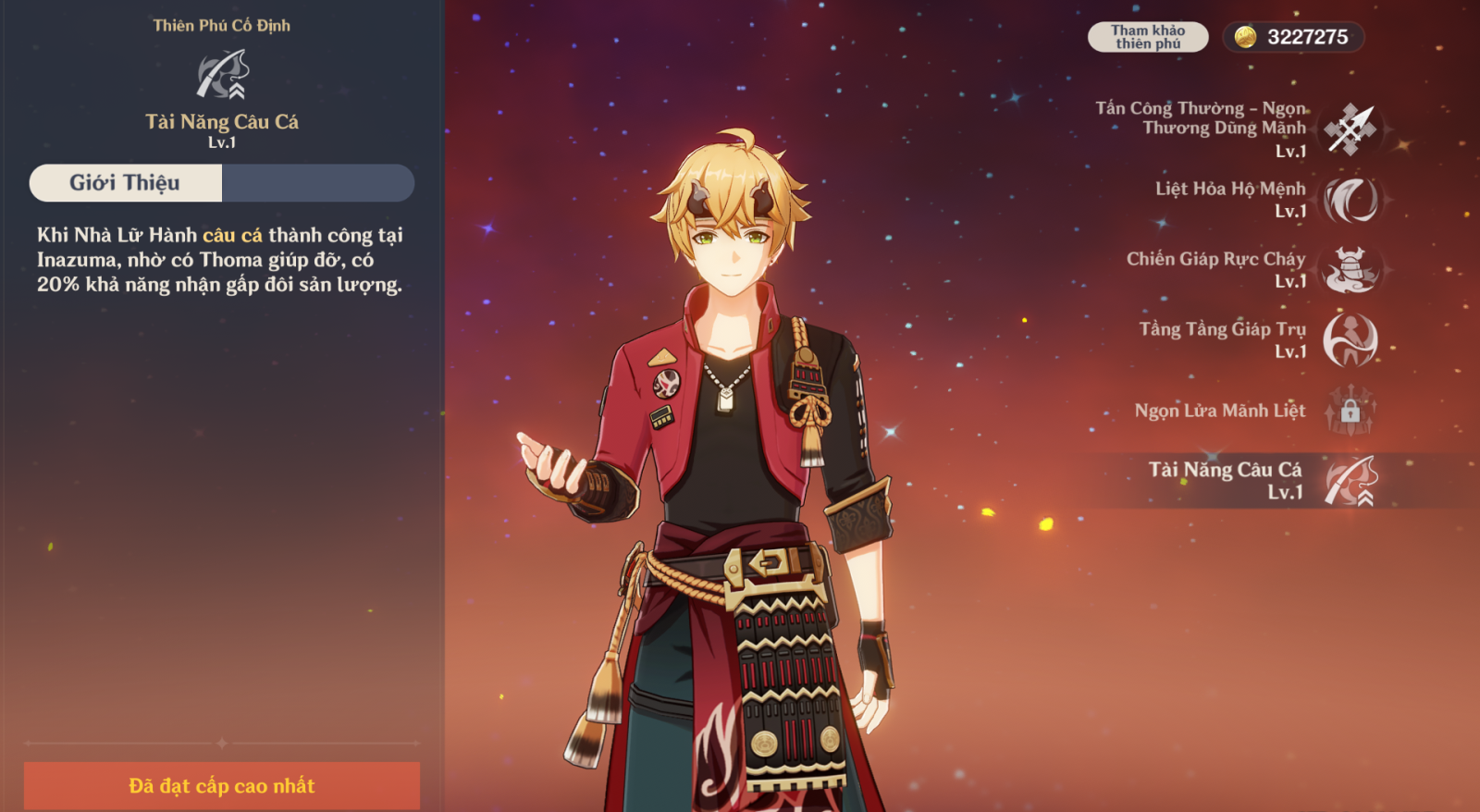View locked Ngọn Lửa Mãnh Liệt talent
The image size is (1480, 812).
1350,411
